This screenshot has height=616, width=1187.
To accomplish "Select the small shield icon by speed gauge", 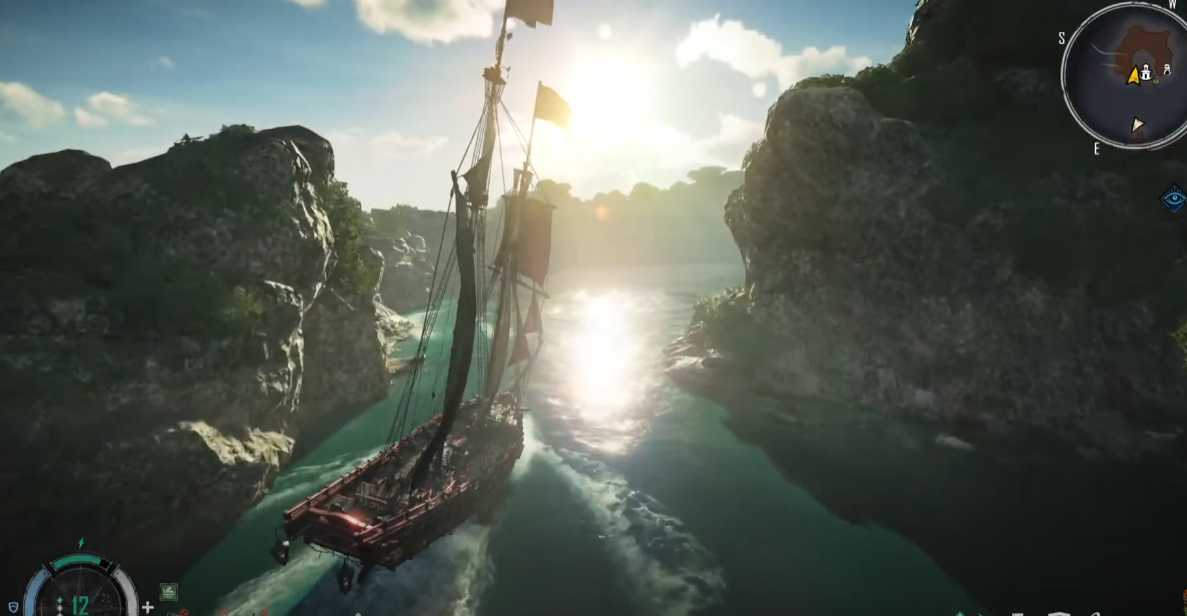I will [13, 607].
